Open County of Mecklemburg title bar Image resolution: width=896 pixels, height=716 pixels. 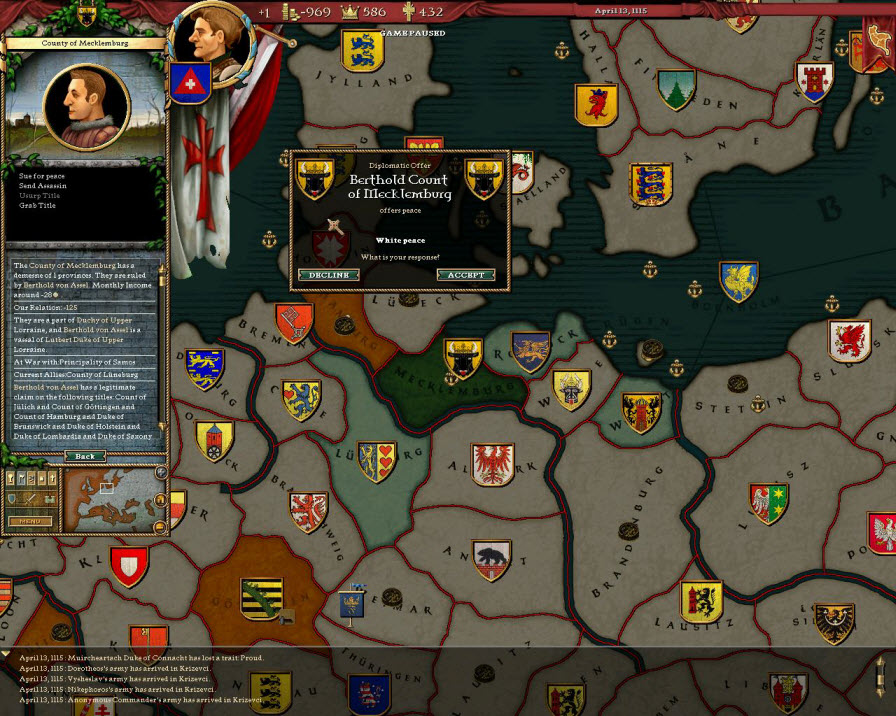pos(83,44)
